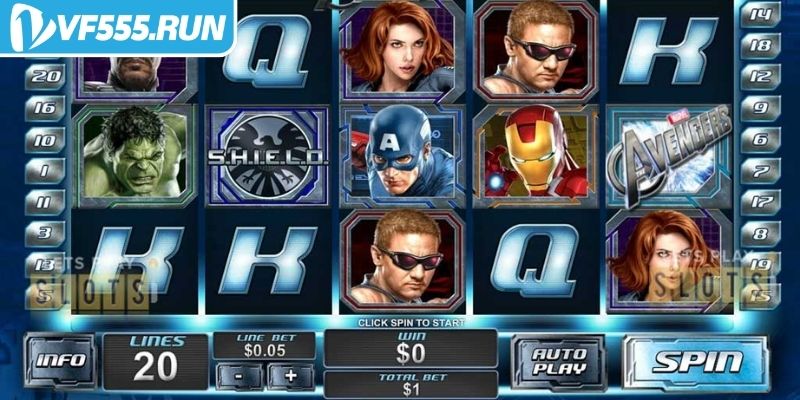
Task: Spin the reels with the SPIN button
Action: 697,362
